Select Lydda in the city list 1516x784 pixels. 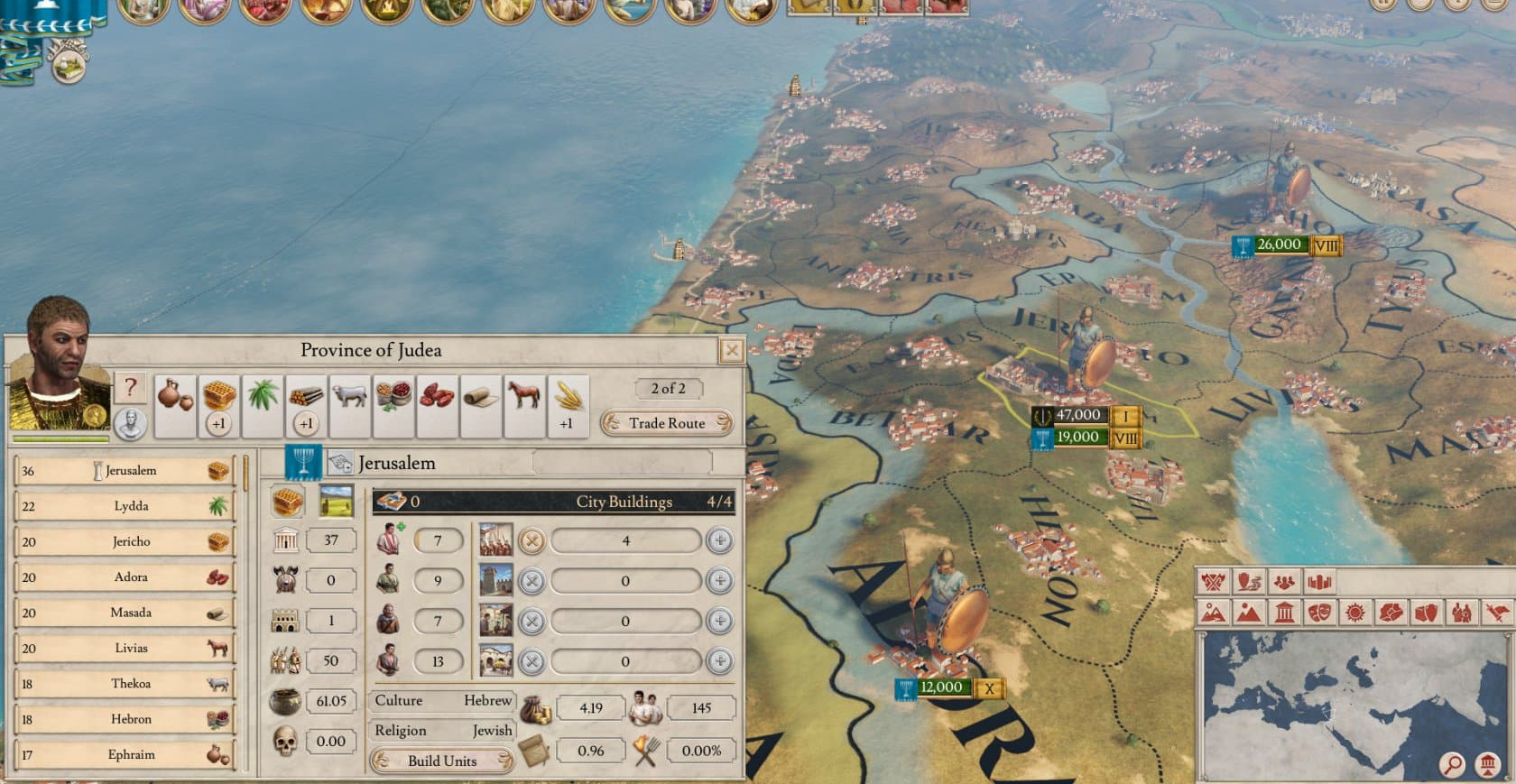(131, 506)
